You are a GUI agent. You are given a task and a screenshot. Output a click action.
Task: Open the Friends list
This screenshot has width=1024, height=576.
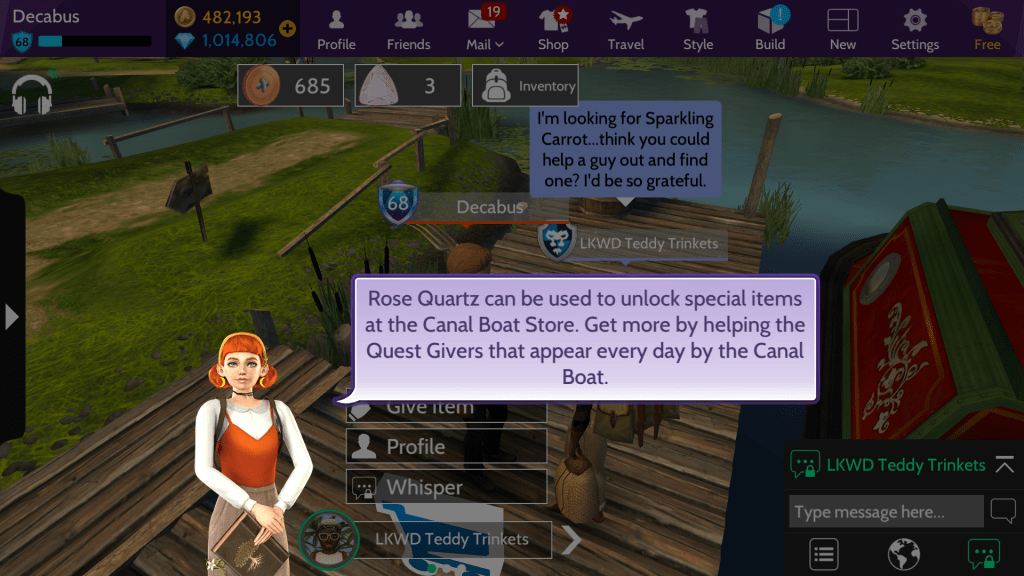pyautogui.click(x=408, y=29)
